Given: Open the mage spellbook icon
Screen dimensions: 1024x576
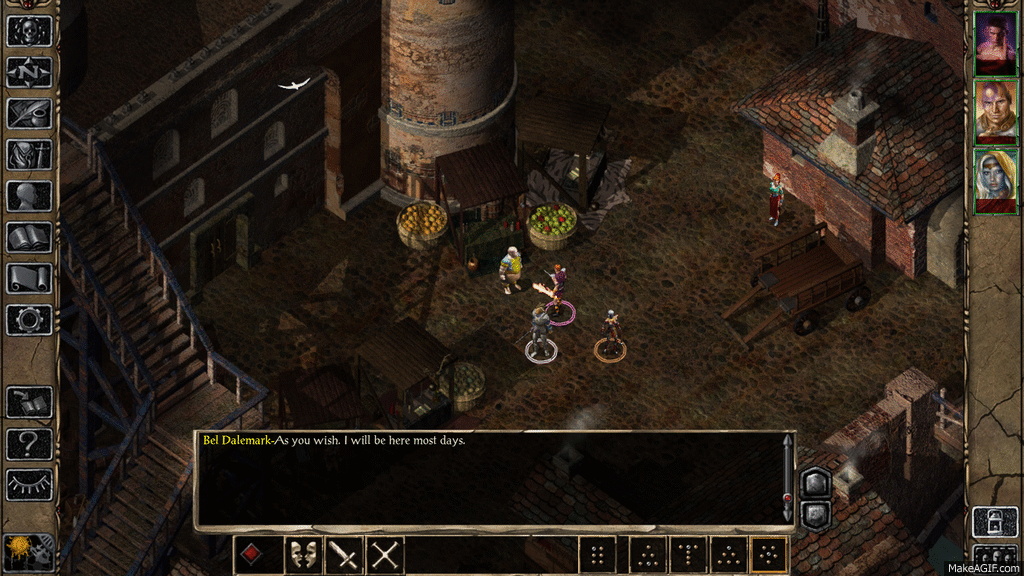Looking at the screenshot, I should click(29, 237).
